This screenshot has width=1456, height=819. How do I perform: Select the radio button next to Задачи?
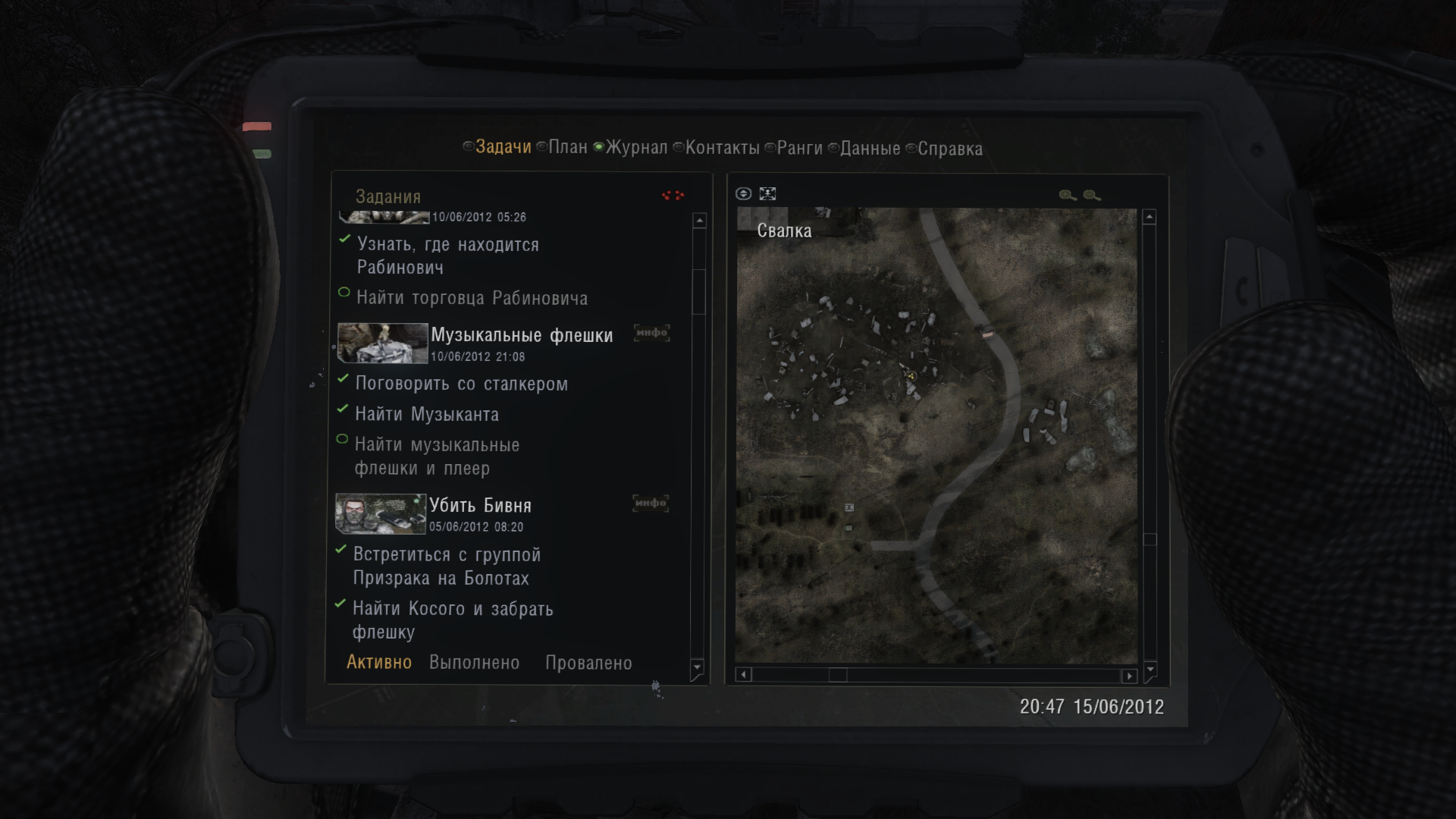coord(468,148)
